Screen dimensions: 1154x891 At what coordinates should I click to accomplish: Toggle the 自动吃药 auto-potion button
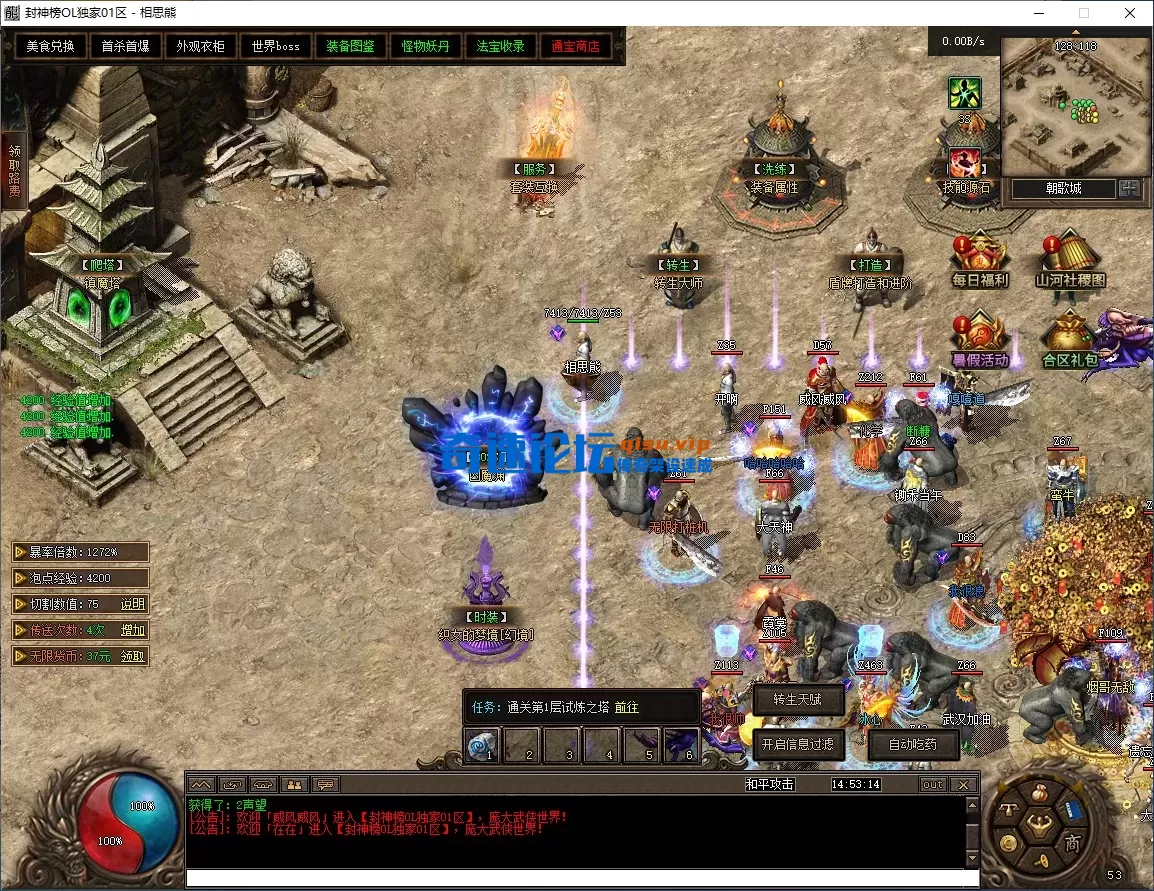click(900, 744)
